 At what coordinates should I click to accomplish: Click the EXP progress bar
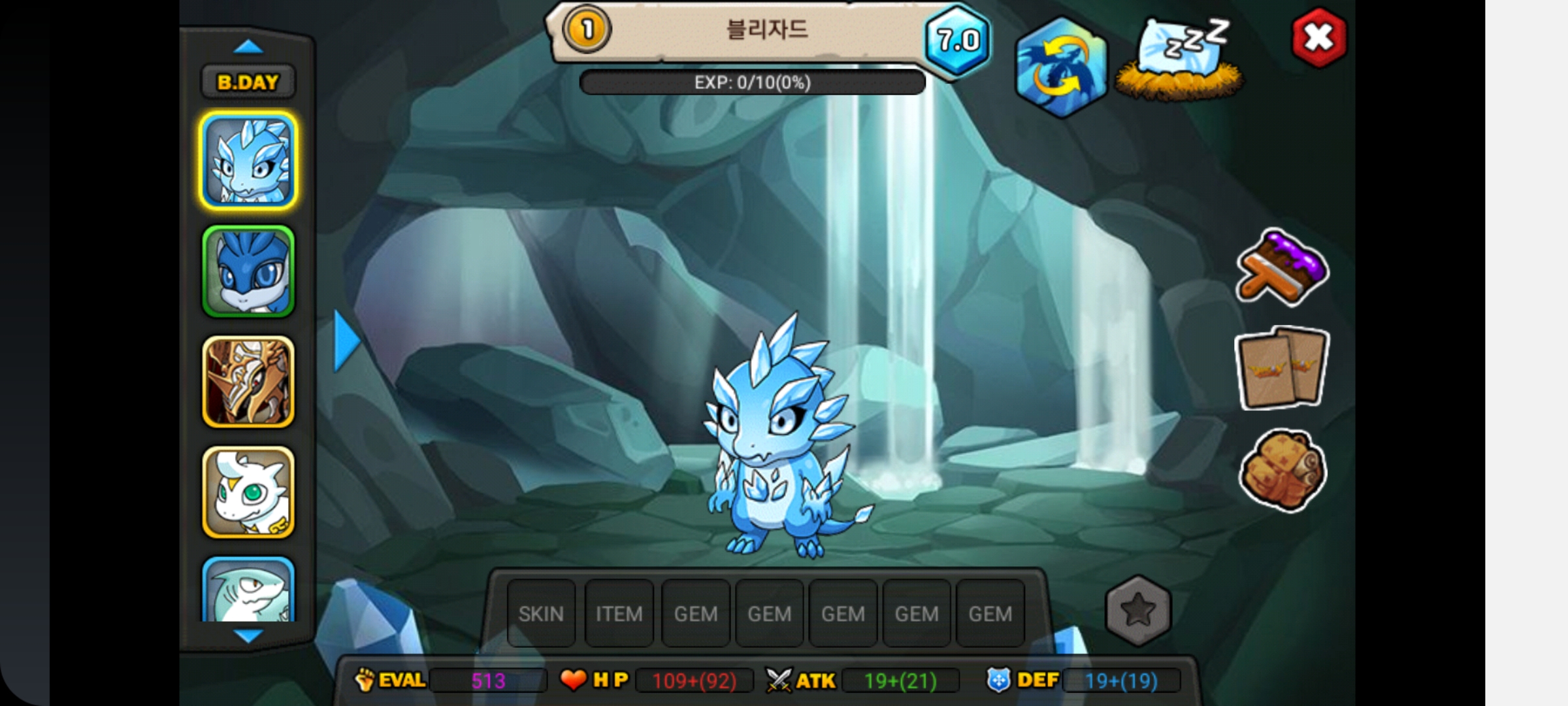coord(751,82)
